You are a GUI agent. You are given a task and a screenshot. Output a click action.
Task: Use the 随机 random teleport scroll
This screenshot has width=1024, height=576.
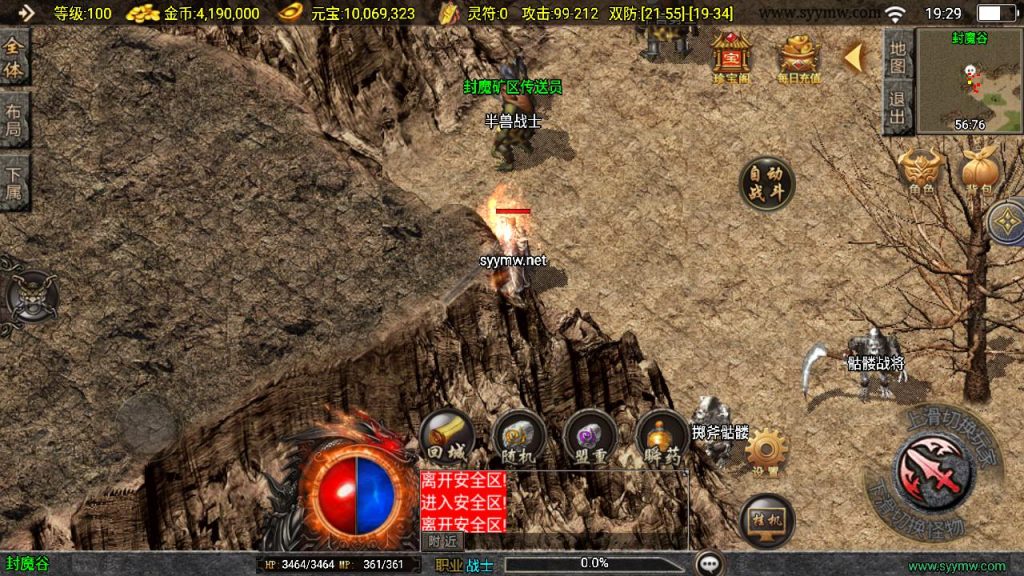coord(520,436)
